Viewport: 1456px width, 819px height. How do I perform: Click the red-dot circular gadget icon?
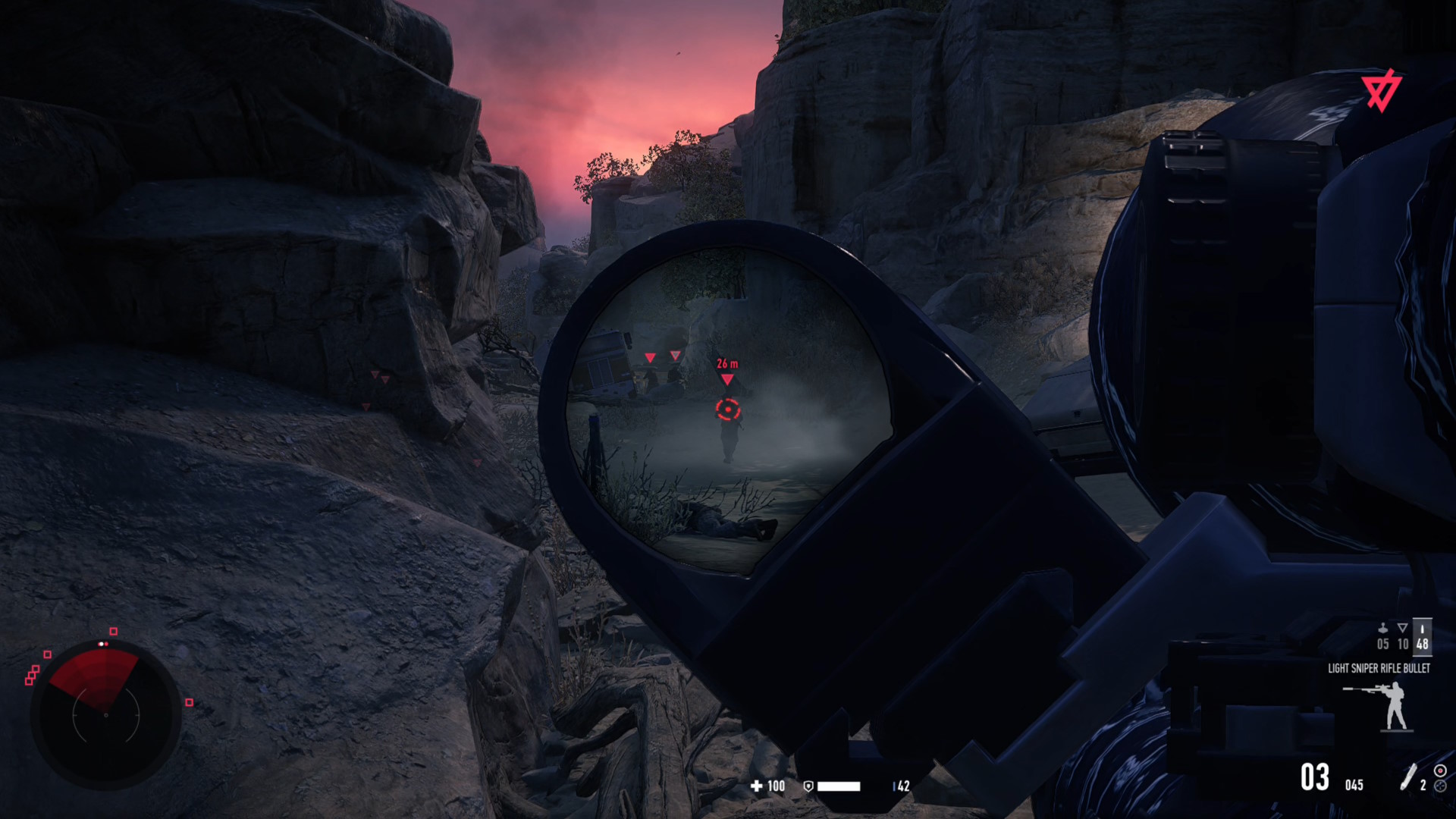click(1440, 770)
